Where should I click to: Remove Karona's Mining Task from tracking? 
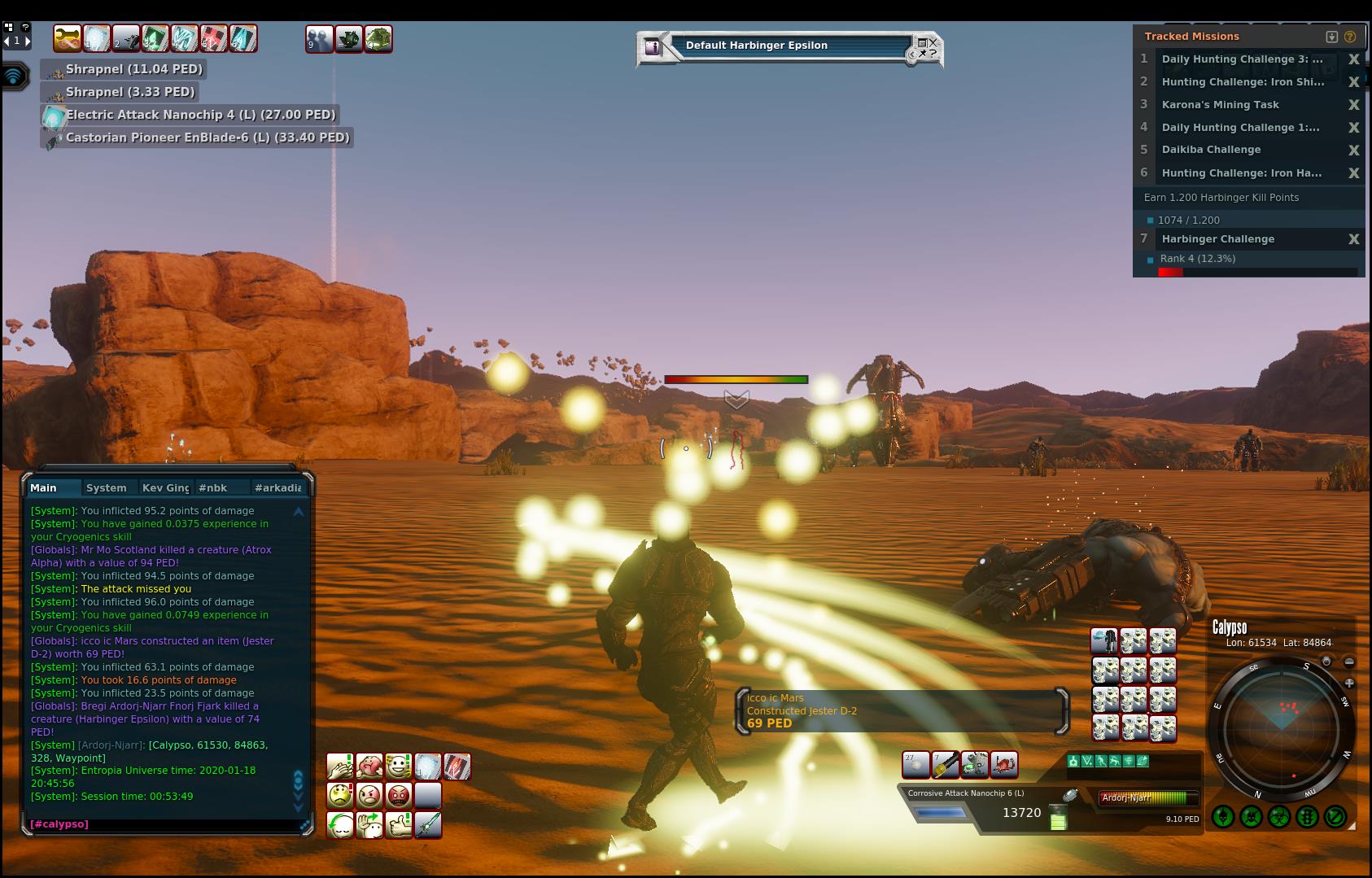[x=1353, y=105]
